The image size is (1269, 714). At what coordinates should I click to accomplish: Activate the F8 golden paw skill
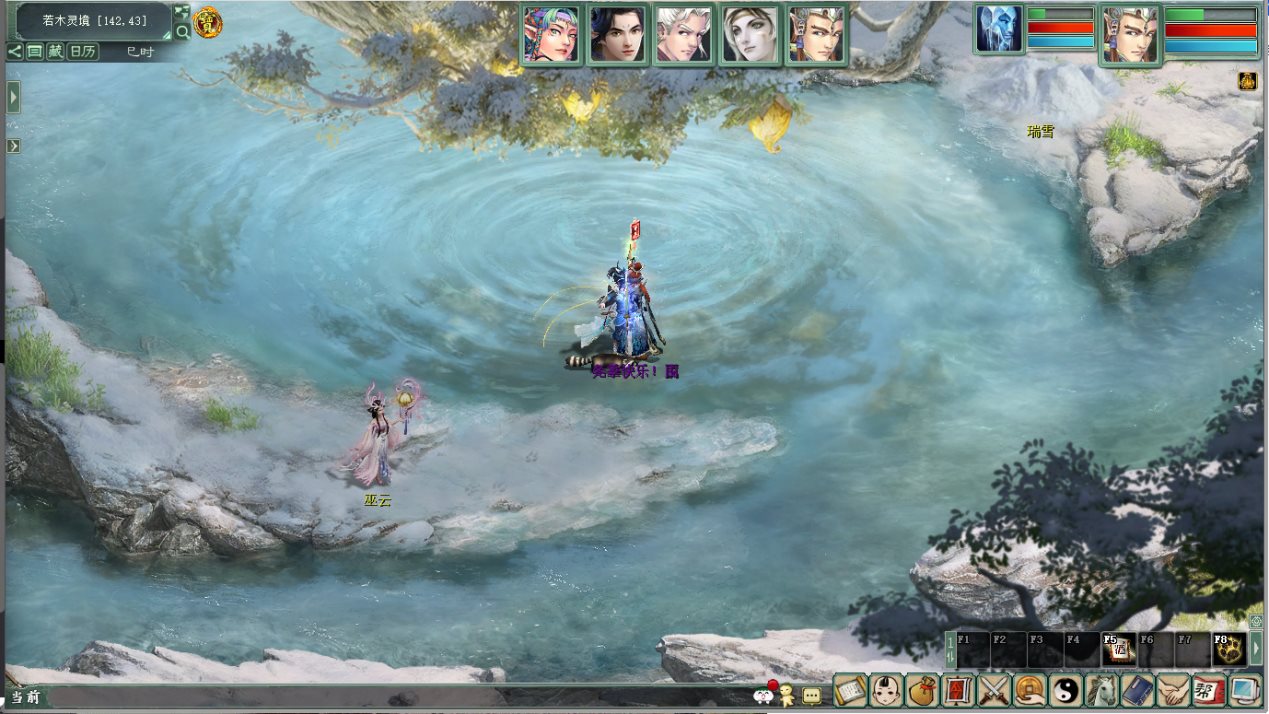click(1229, 650)
